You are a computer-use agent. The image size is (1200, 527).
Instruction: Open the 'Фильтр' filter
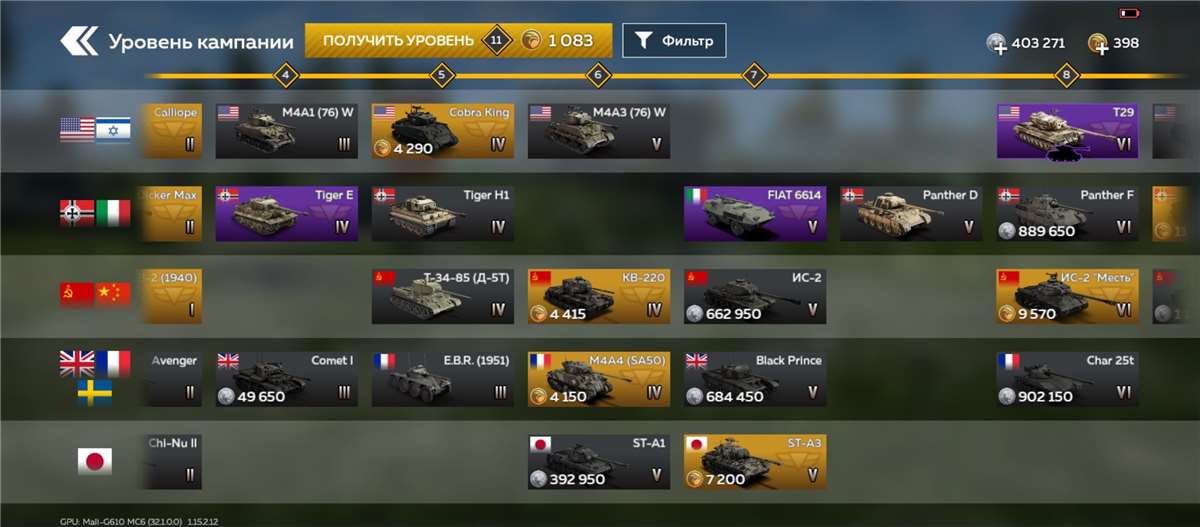coord(674,41)
